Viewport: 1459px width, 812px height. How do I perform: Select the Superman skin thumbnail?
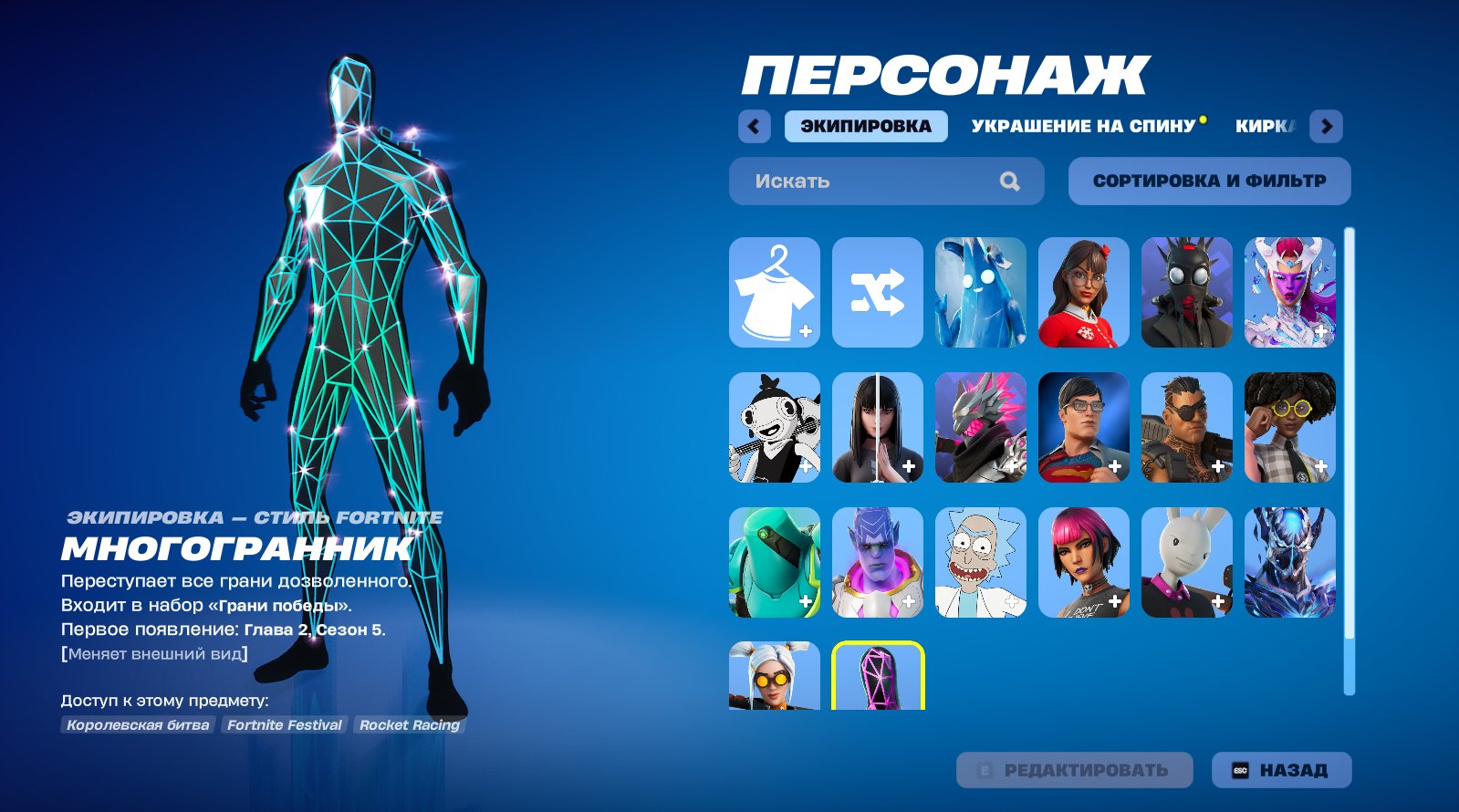click(1082, 427)
